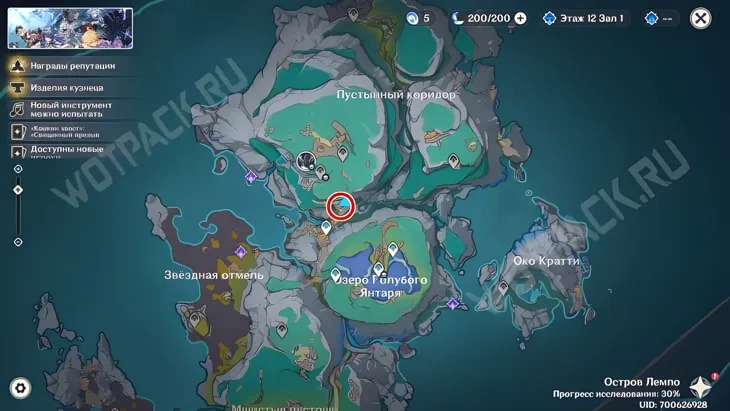
Task: Open the event banner thumbnail
Action: click(x=70, y=28)
